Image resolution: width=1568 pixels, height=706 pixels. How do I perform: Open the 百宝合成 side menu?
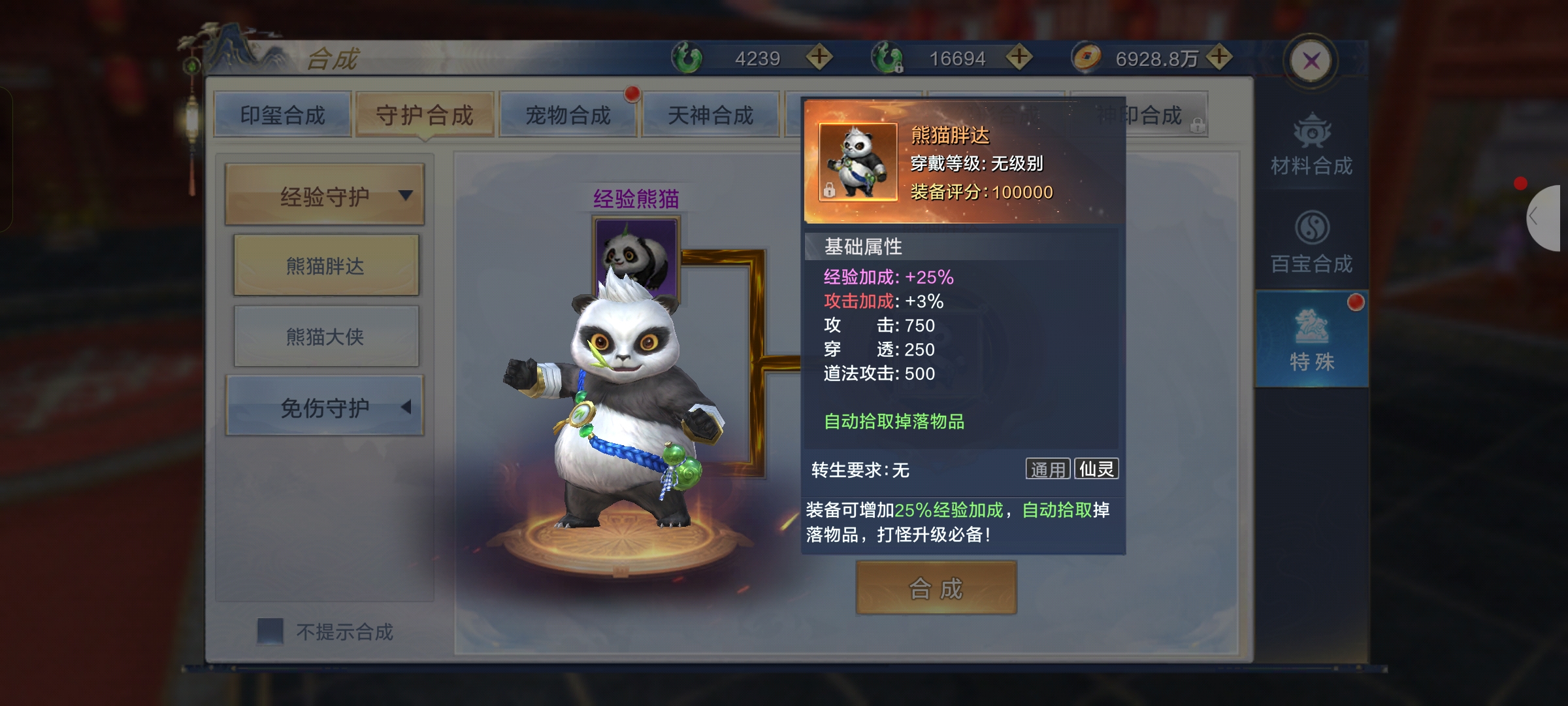[1311, 242]
